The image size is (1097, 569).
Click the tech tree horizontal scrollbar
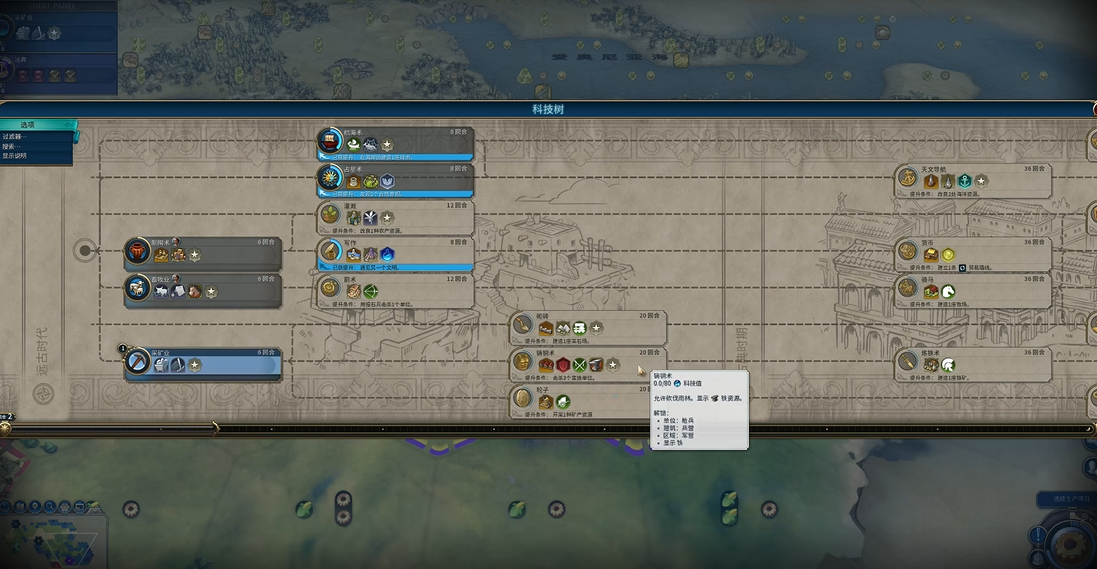pyautogui.click(x=548, y=428)
